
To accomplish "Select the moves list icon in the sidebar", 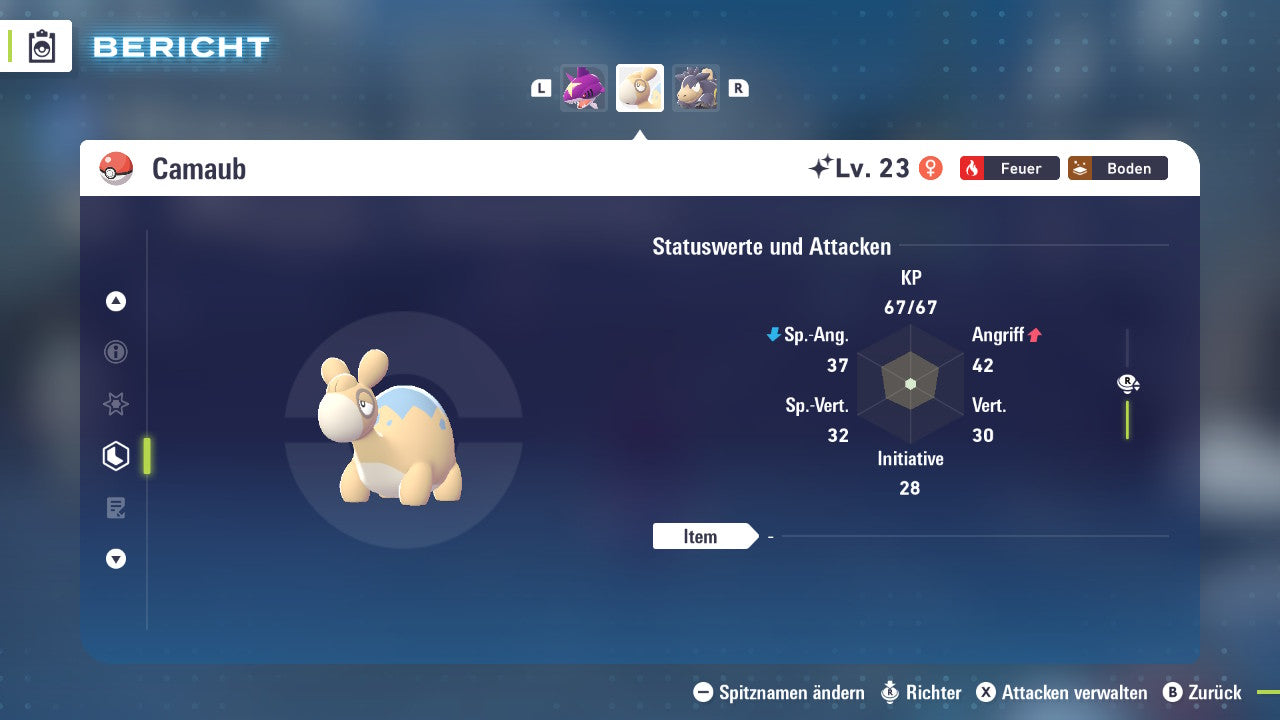I will point(115,507).
